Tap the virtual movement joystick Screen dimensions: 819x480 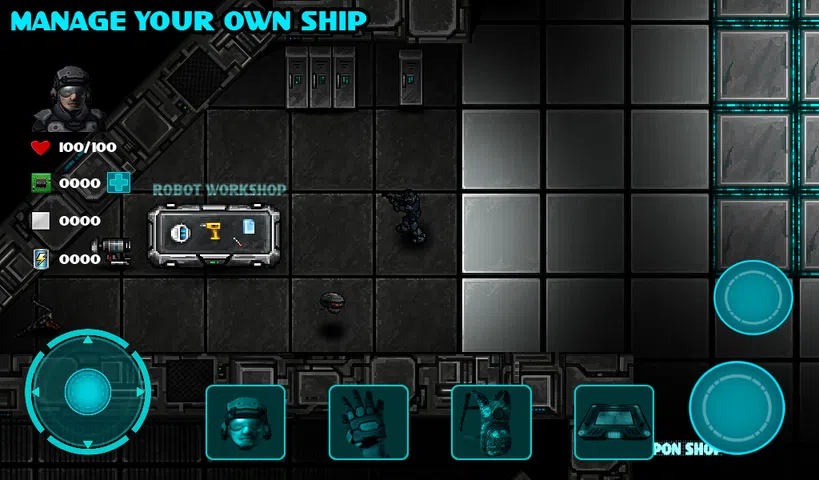[88, 391]
